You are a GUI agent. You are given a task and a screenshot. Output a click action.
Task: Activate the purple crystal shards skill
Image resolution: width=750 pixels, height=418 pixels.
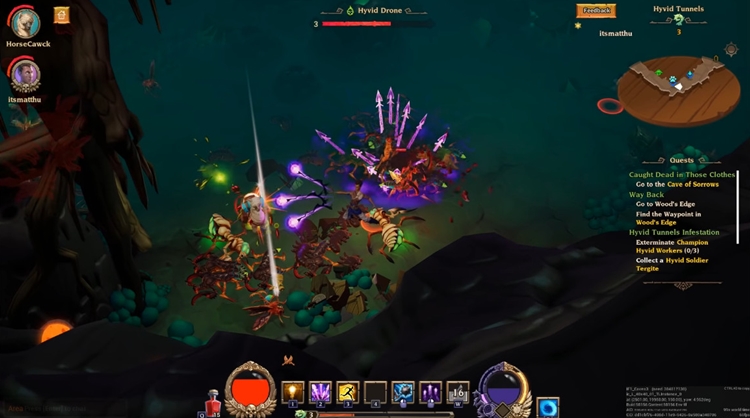pyautogui.click(x=320, y=391)
